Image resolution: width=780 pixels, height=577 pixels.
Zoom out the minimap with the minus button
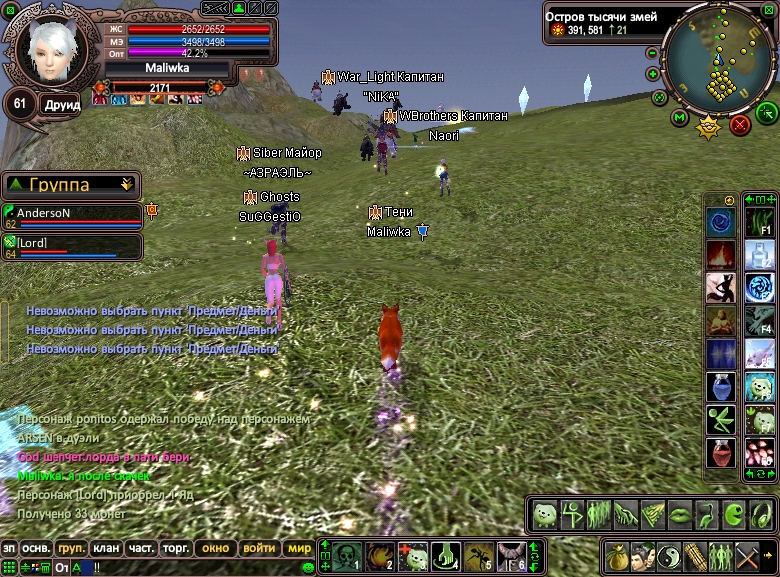[652, 53]
